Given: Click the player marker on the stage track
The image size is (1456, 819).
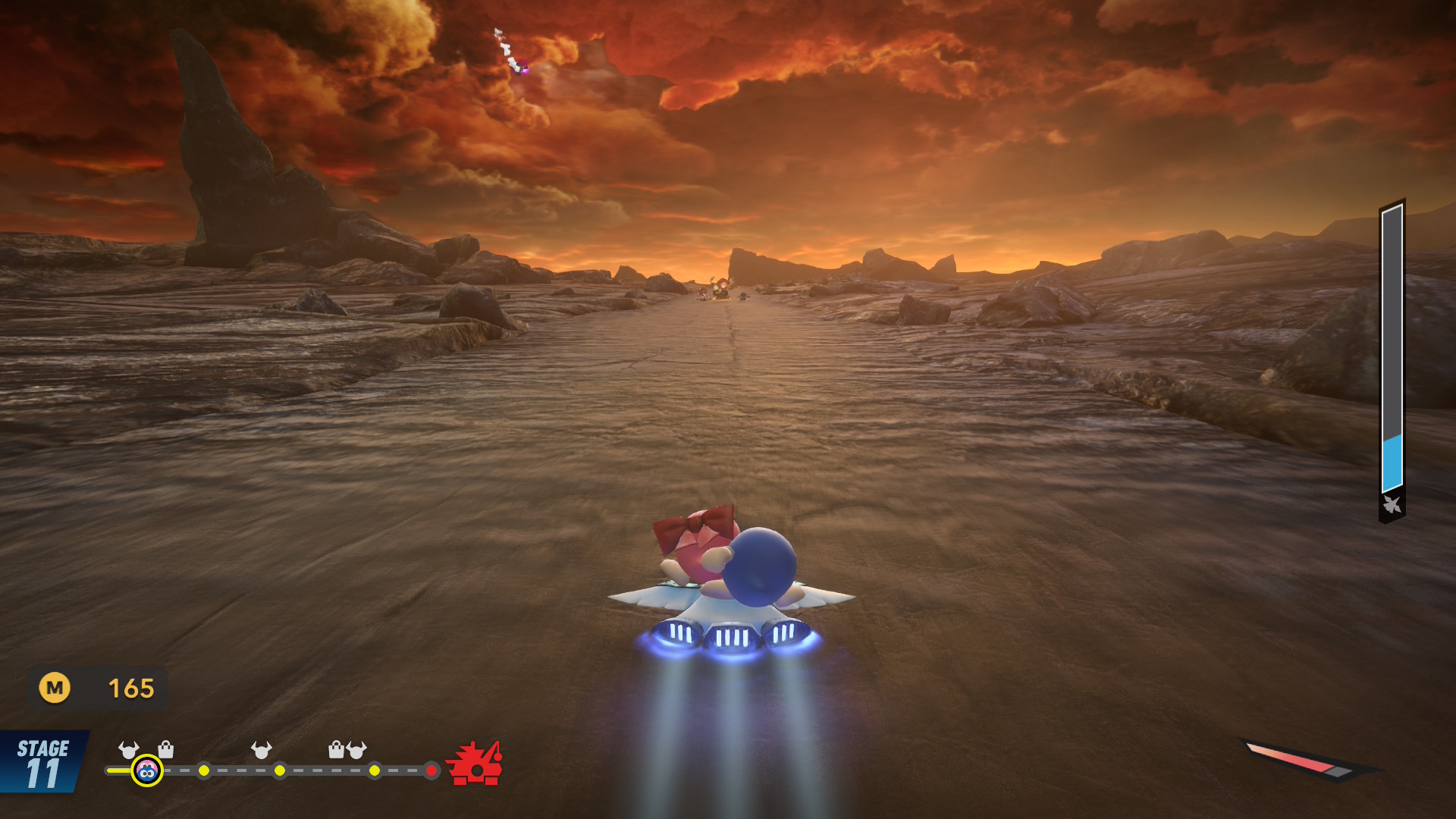Looking at the screenshot, I should tap(146, 771).
